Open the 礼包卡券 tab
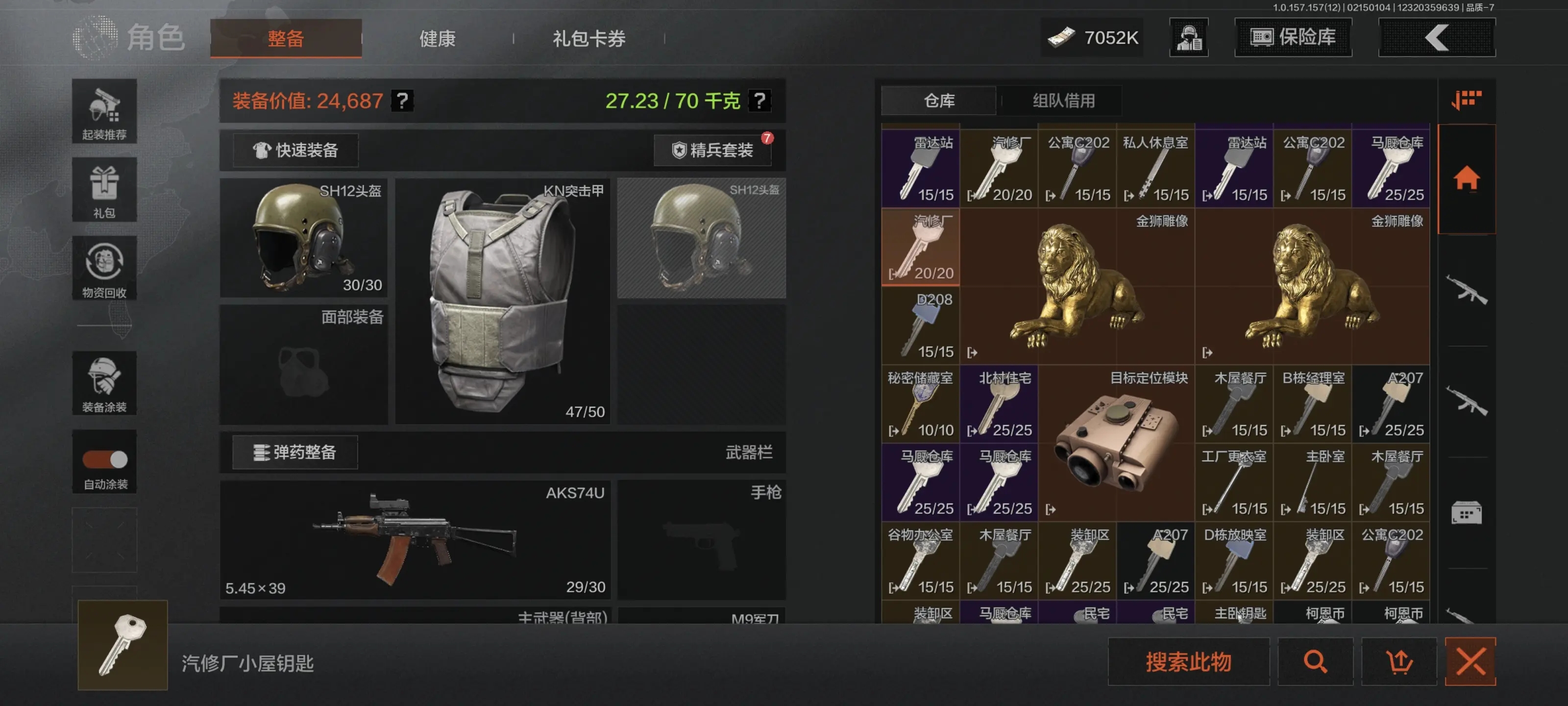This screenshot has height=706, width=1568. coord(588,38)
